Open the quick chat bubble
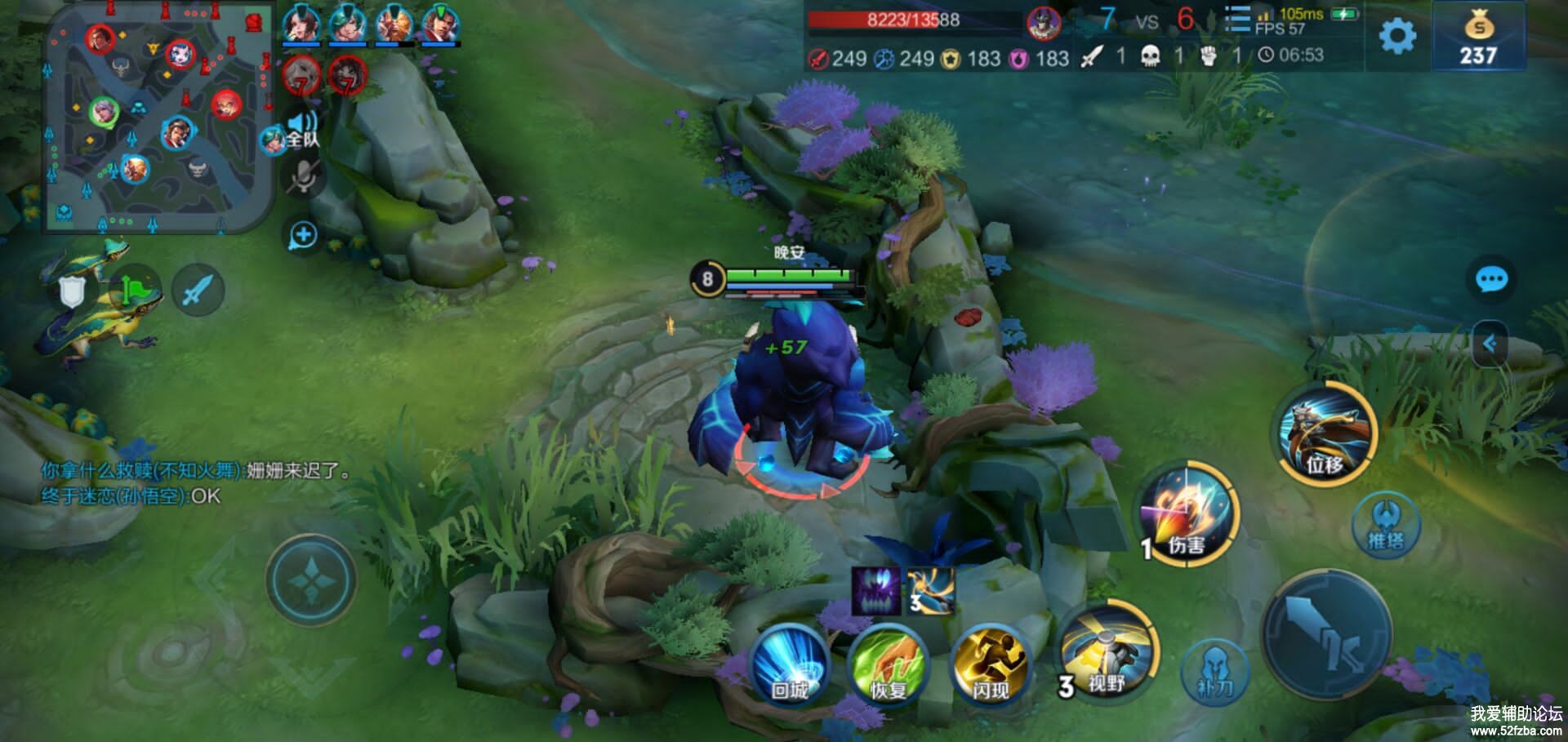Screen dimensions: 1568x742 coord(1491,280)
